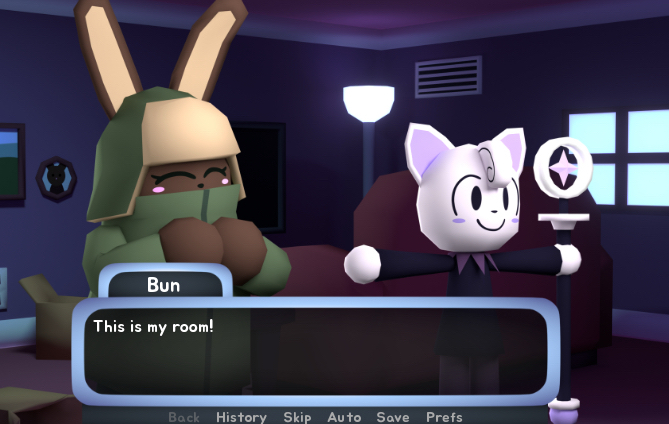Viewport: 669px width, 424px height.
Task: Open the Save menu
Action: point(393,417)
